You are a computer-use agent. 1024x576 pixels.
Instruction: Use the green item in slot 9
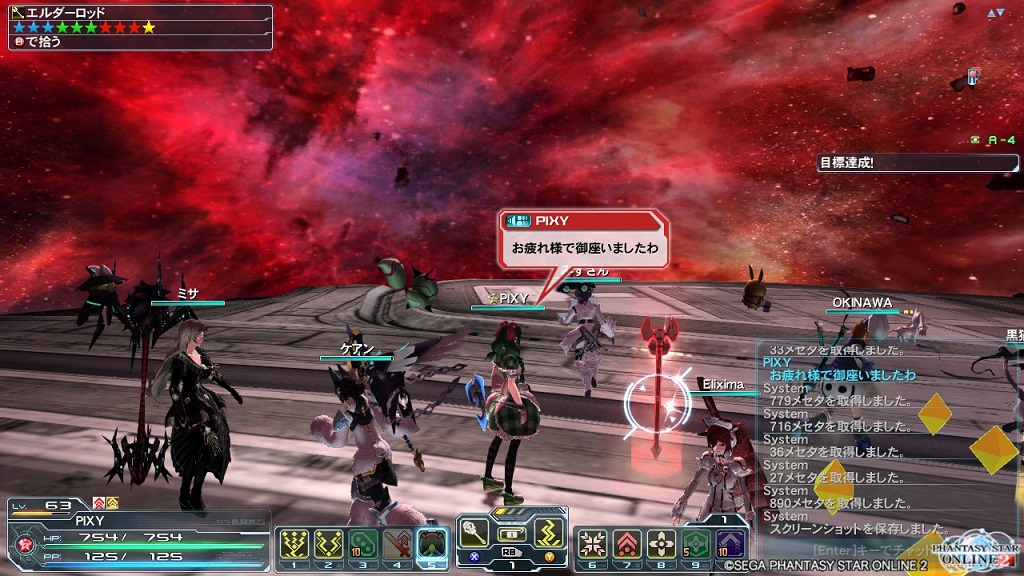click(x=696, y=544)
